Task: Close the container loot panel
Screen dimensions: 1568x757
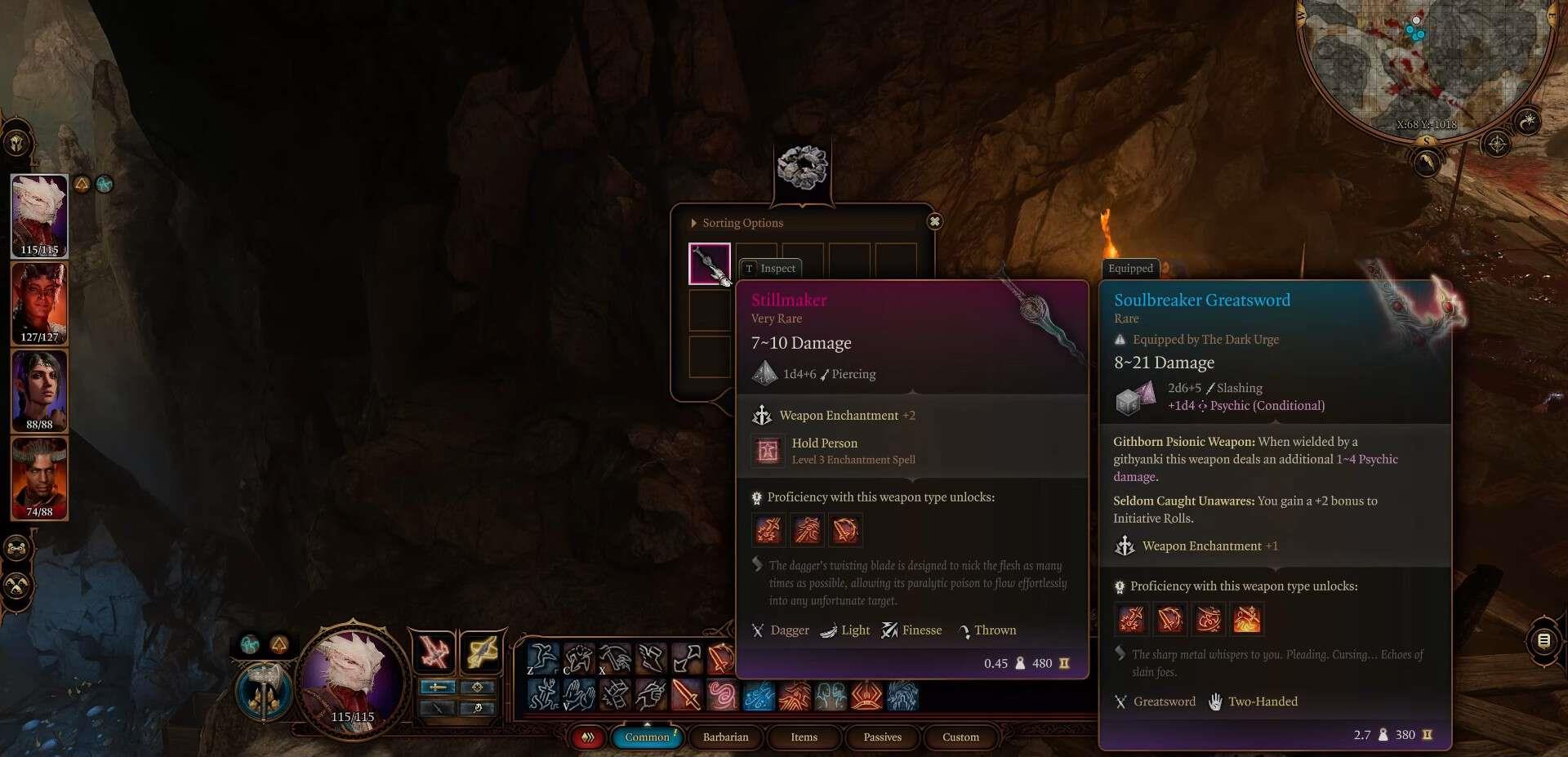Action: [934, 221]
